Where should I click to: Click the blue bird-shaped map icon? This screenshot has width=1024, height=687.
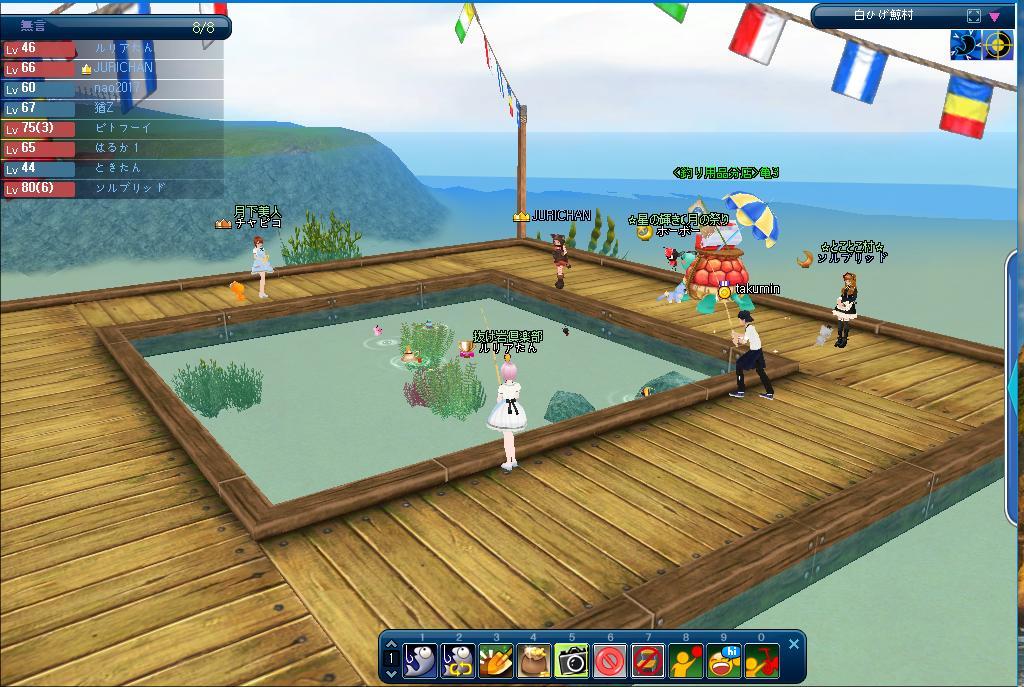965,45
